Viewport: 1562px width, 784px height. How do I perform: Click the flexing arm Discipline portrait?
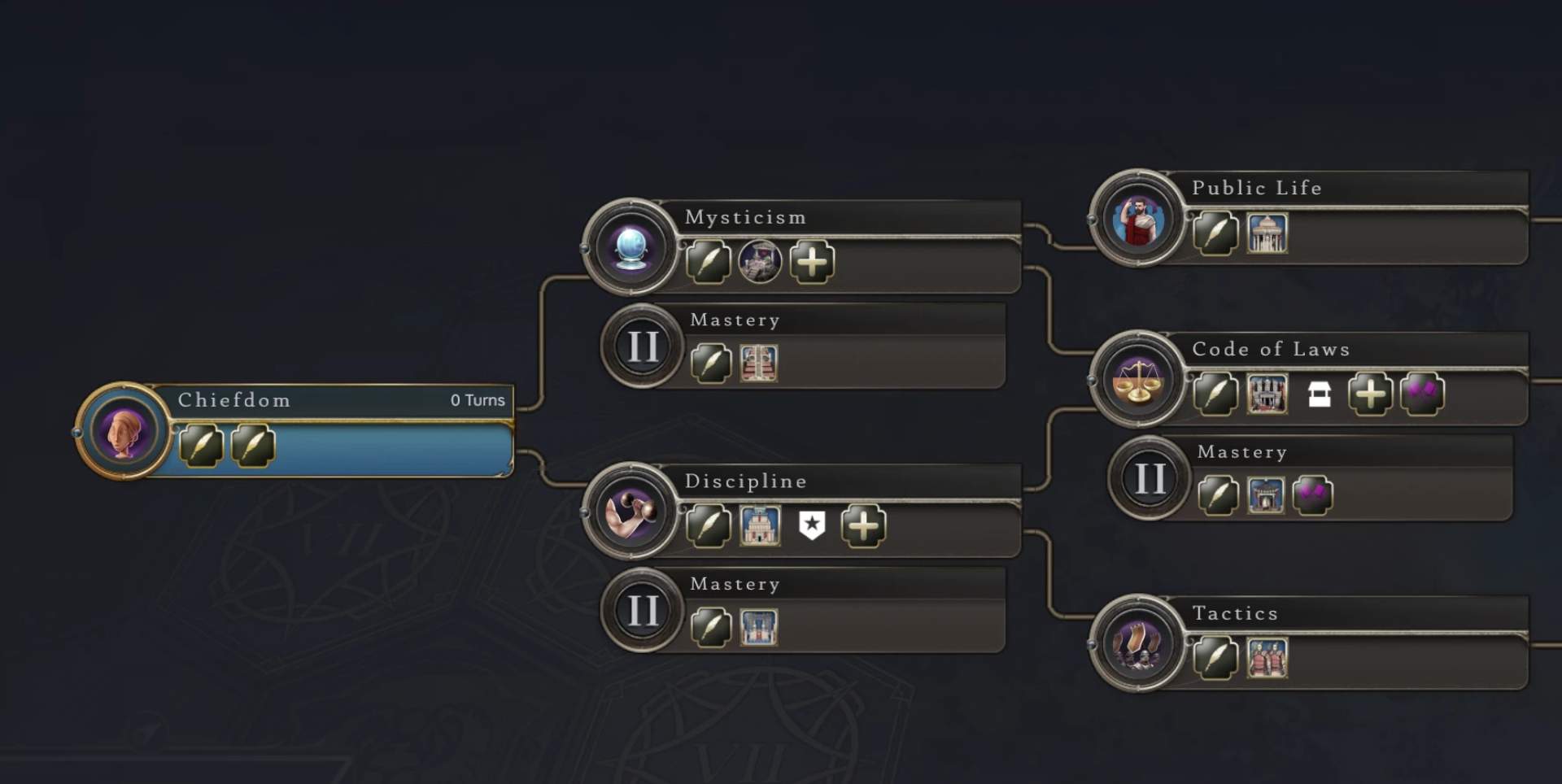(x=630, y=511)
